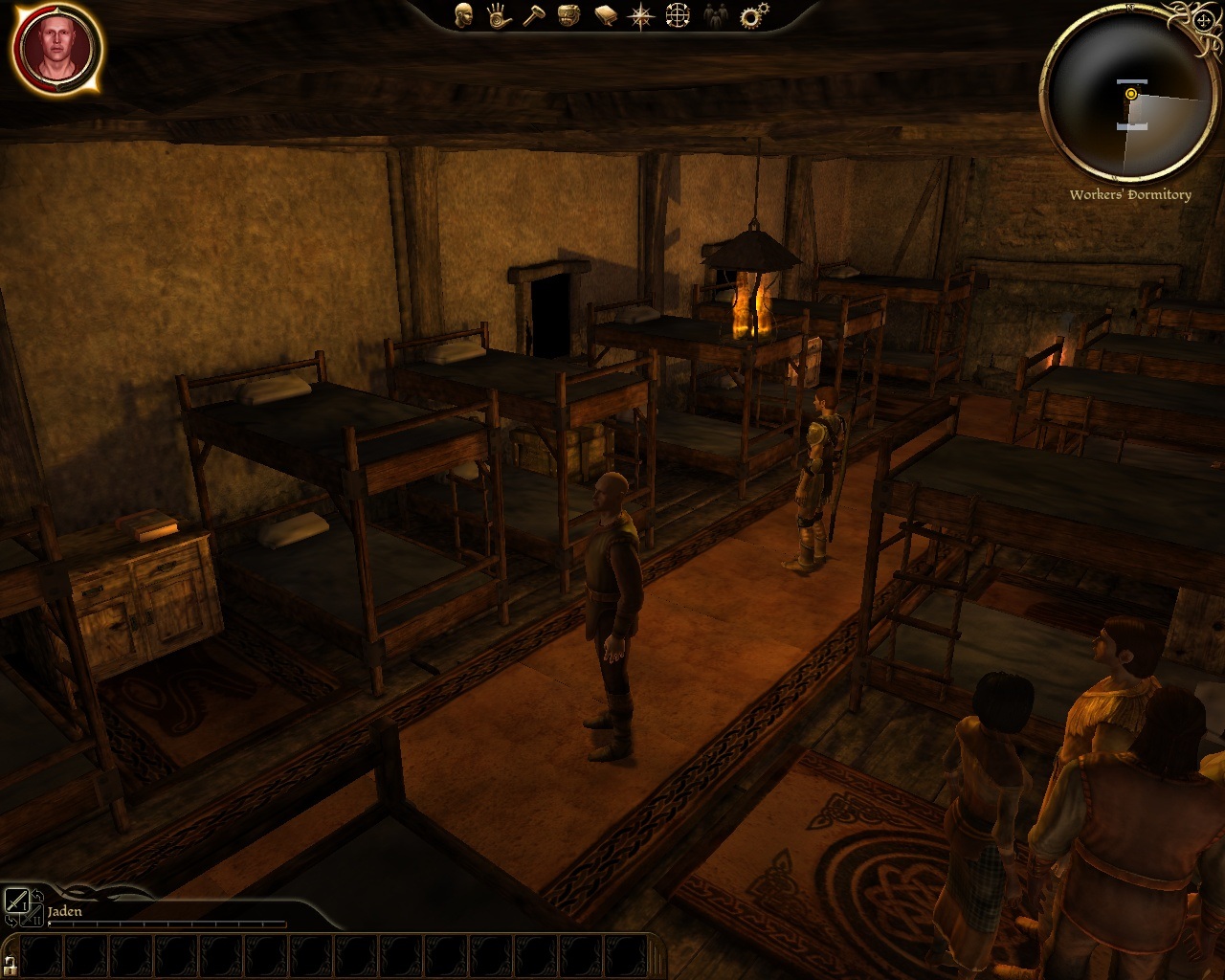Screen dimensions: 1225x980
Task: Select weapon set I sword icon
Action: click(x=16, y=901)
